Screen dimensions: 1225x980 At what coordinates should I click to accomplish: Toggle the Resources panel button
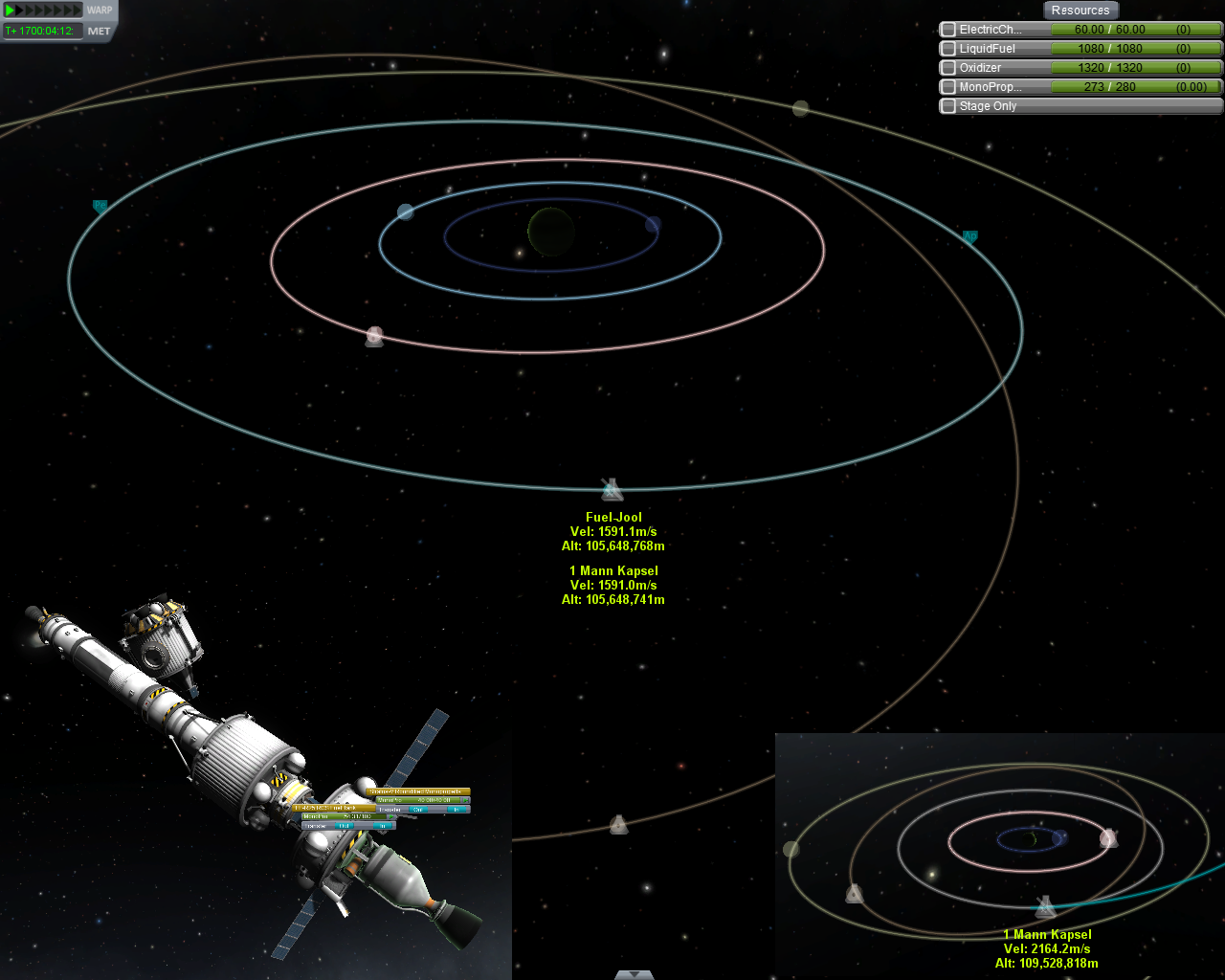point(1080,11)
